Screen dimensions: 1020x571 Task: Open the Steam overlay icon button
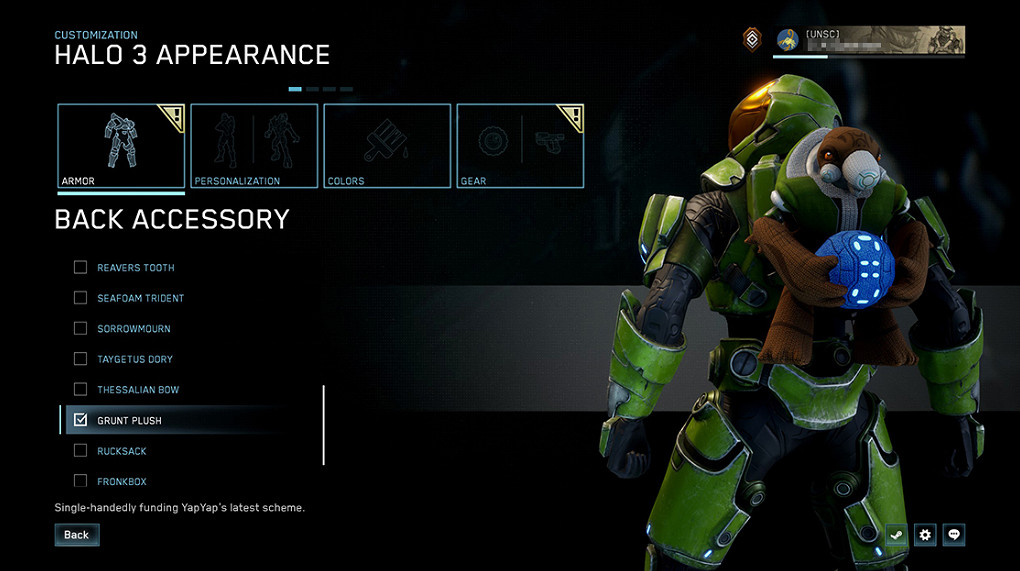[x=897, y=535]
